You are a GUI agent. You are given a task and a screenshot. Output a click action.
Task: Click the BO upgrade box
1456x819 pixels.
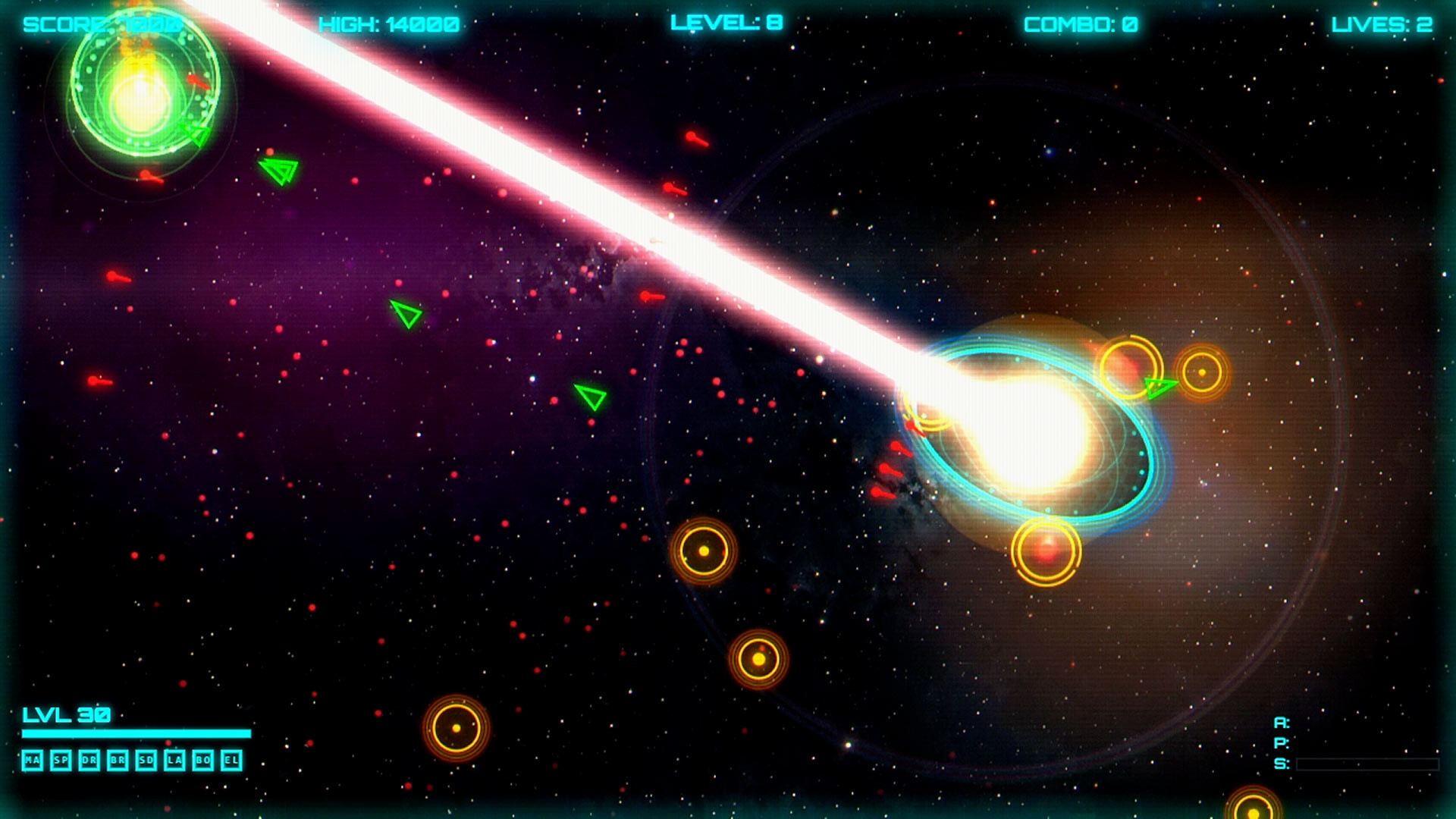[x=202, y=760]
